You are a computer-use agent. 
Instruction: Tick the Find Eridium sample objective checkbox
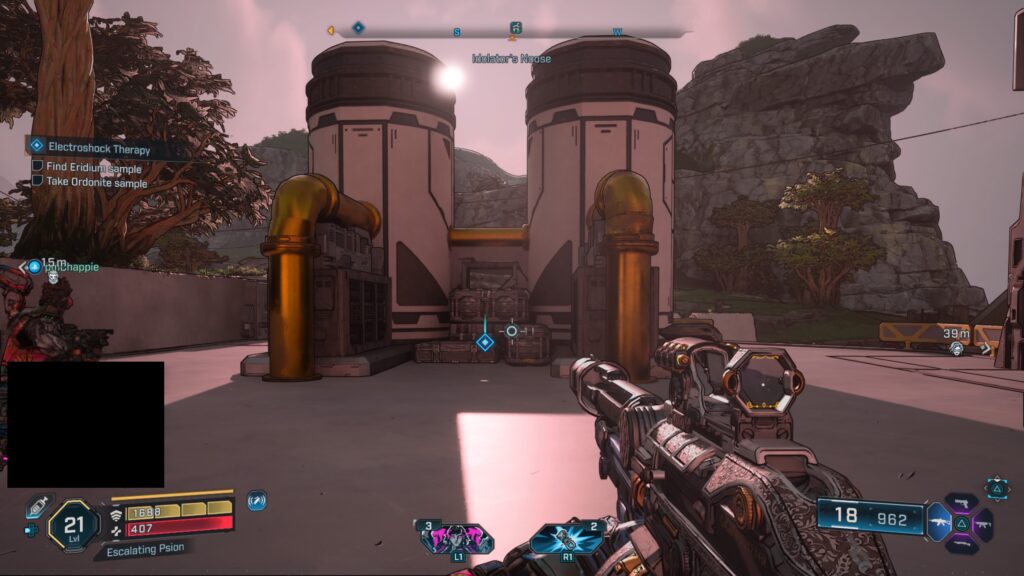(x=38, y=167)
